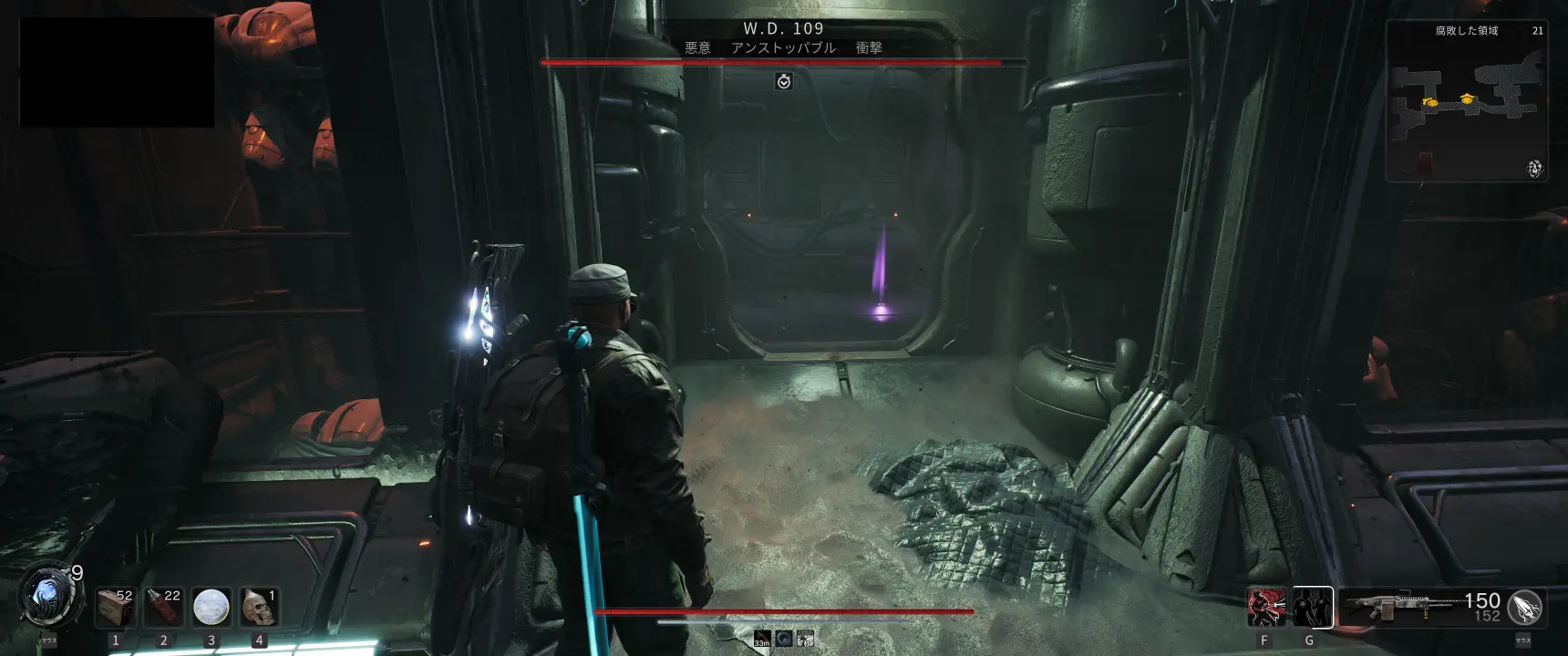Activate the red gunslinger skill icon
The height and width of the screenshot is (656, 1568).
(1266, 608)
